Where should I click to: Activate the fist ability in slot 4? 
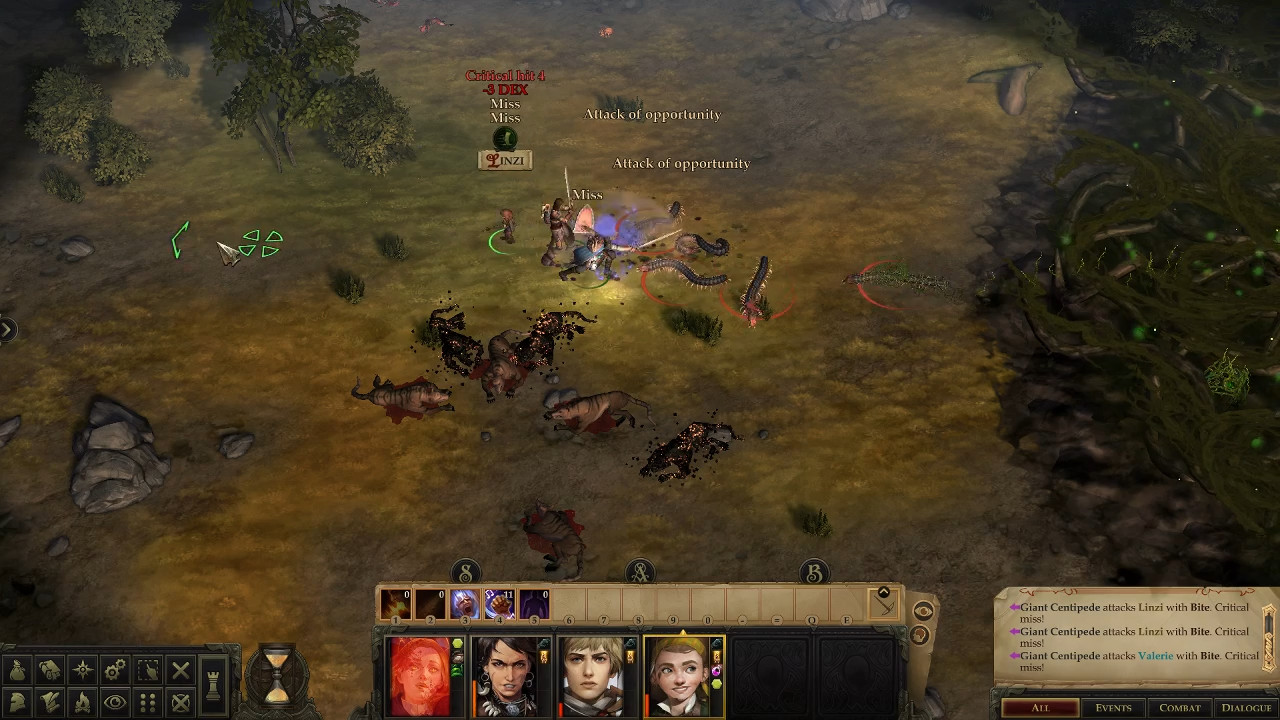pyautogui.click(x=498, y=604)
